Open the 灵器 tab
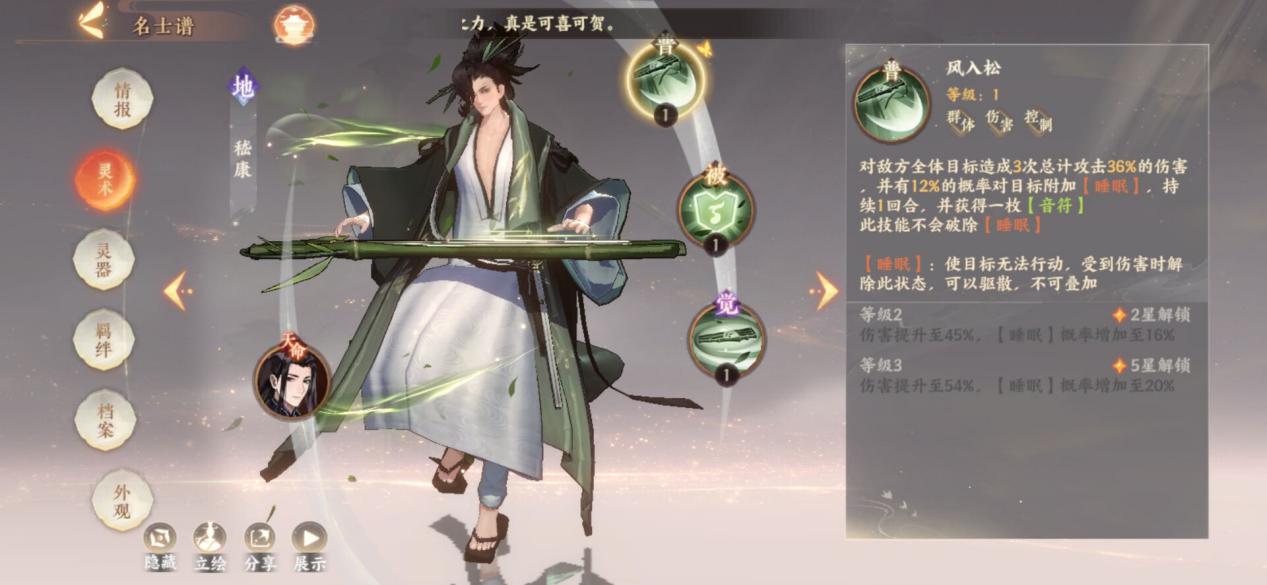The width and height of the screenshot is (1267, 585). click(x=103, y=260)
